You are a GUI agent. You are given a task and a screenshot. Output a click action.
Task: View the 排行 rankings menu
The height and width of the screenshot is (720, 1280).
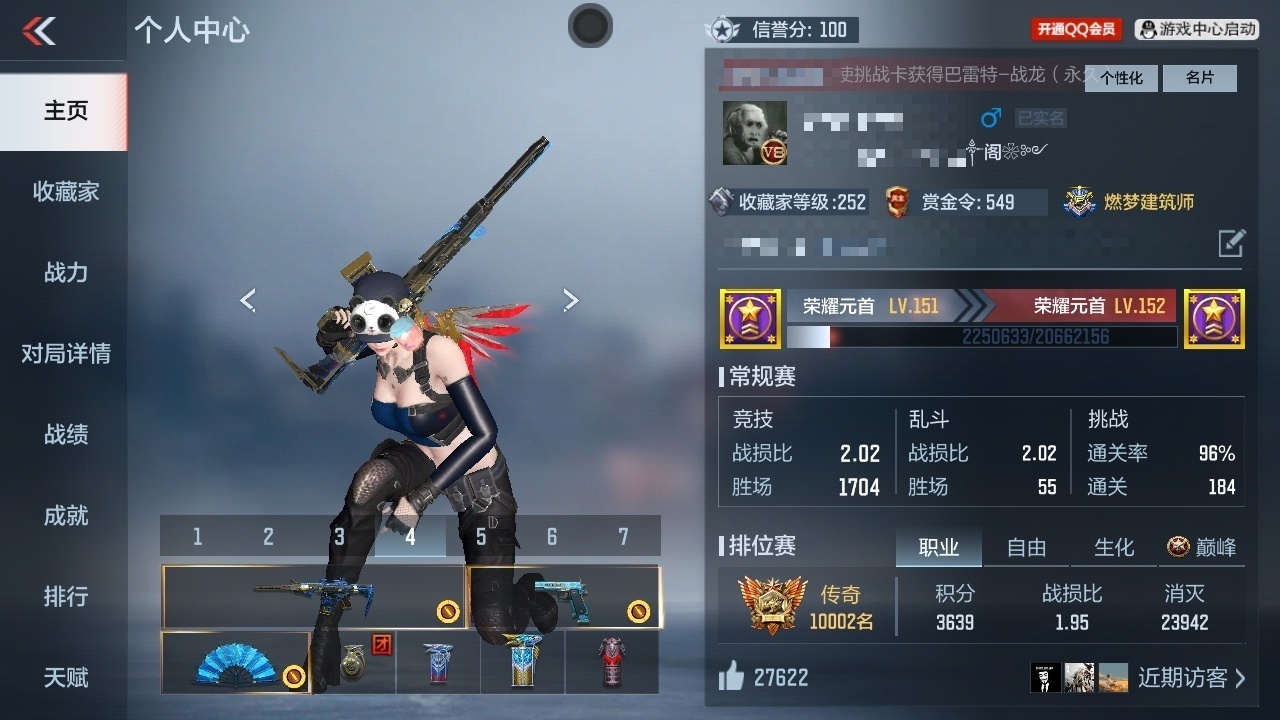65,596
